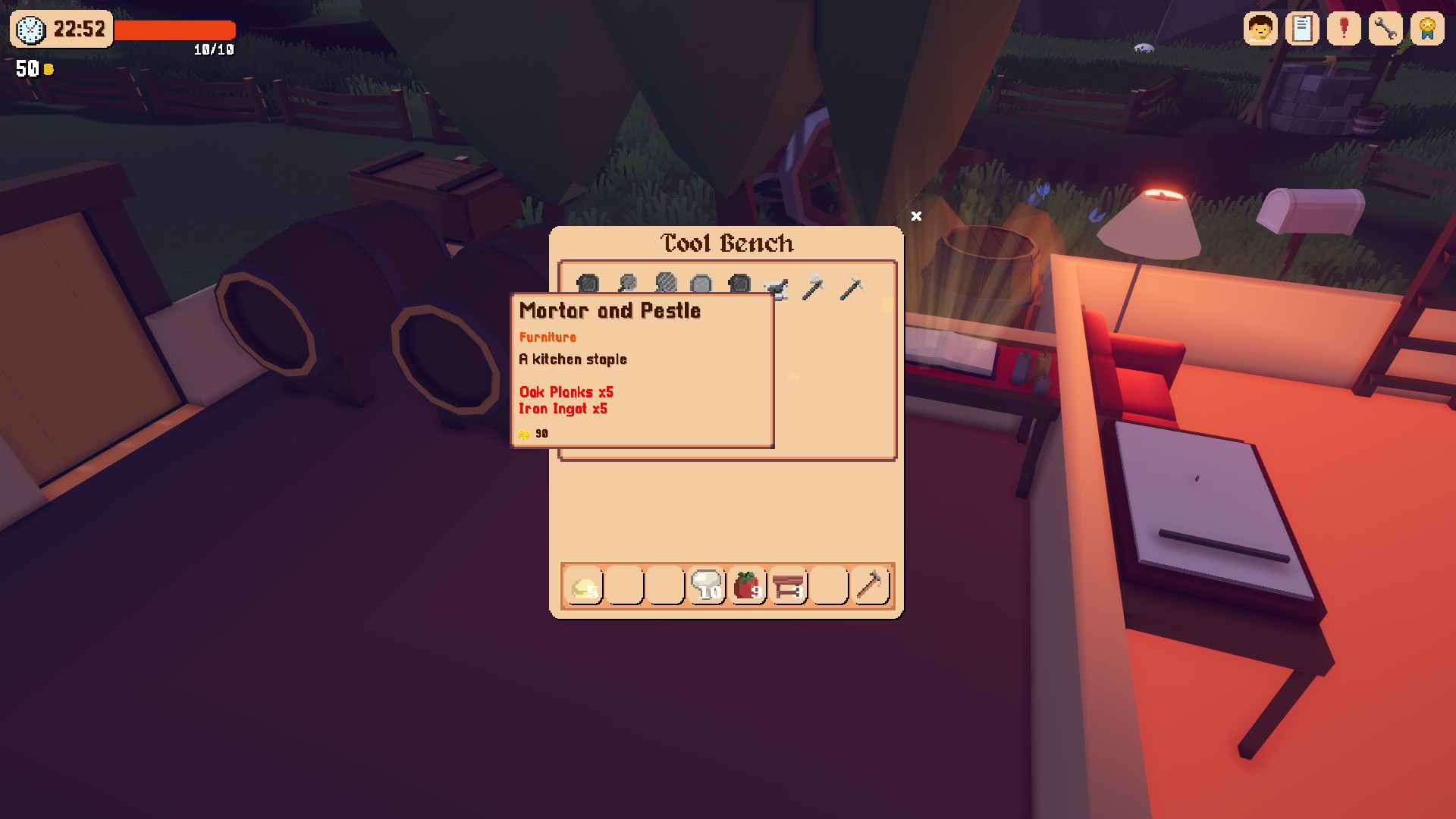Open the quest clipboard journal icon
1456x819 pixels.
[1302, 29]
